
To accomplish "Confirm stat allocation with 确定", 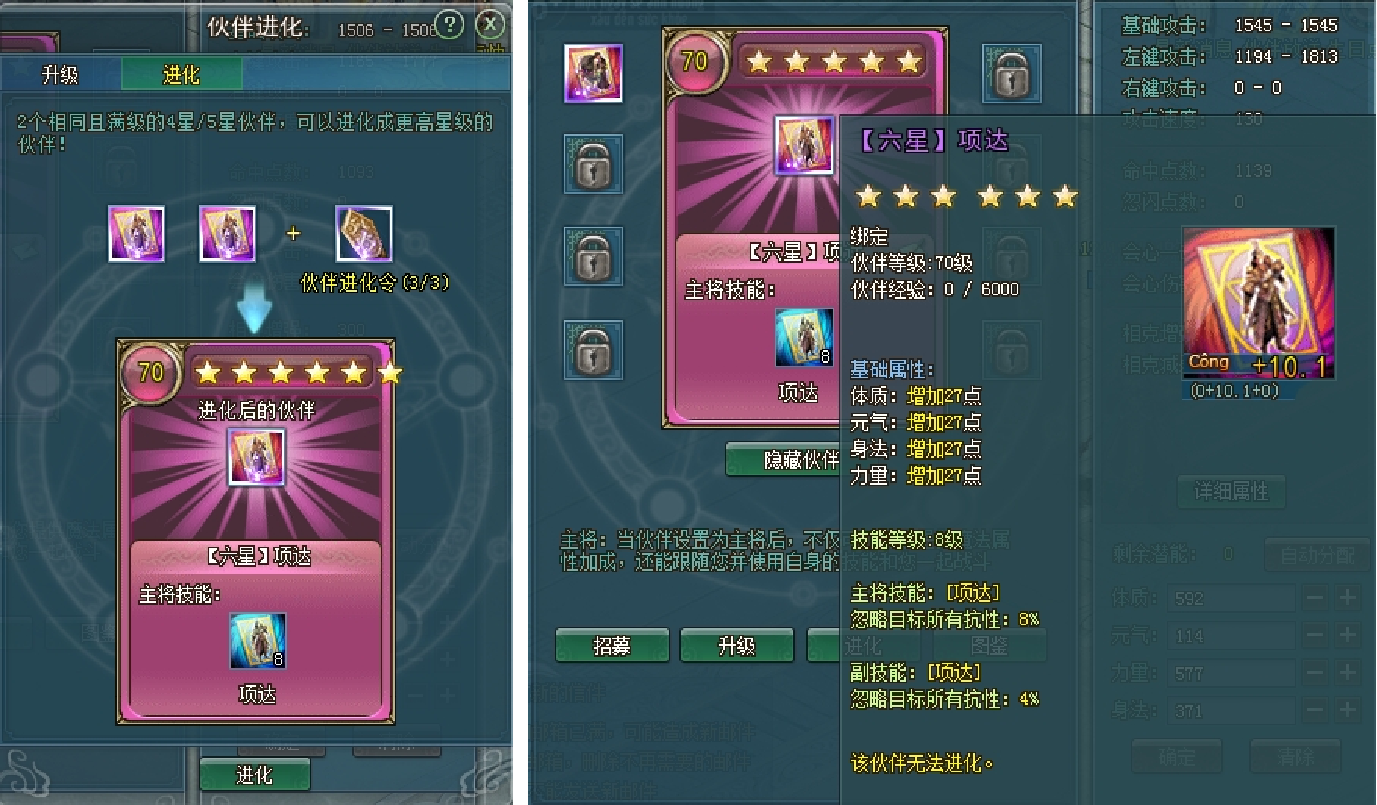I will click(1175, 756).
